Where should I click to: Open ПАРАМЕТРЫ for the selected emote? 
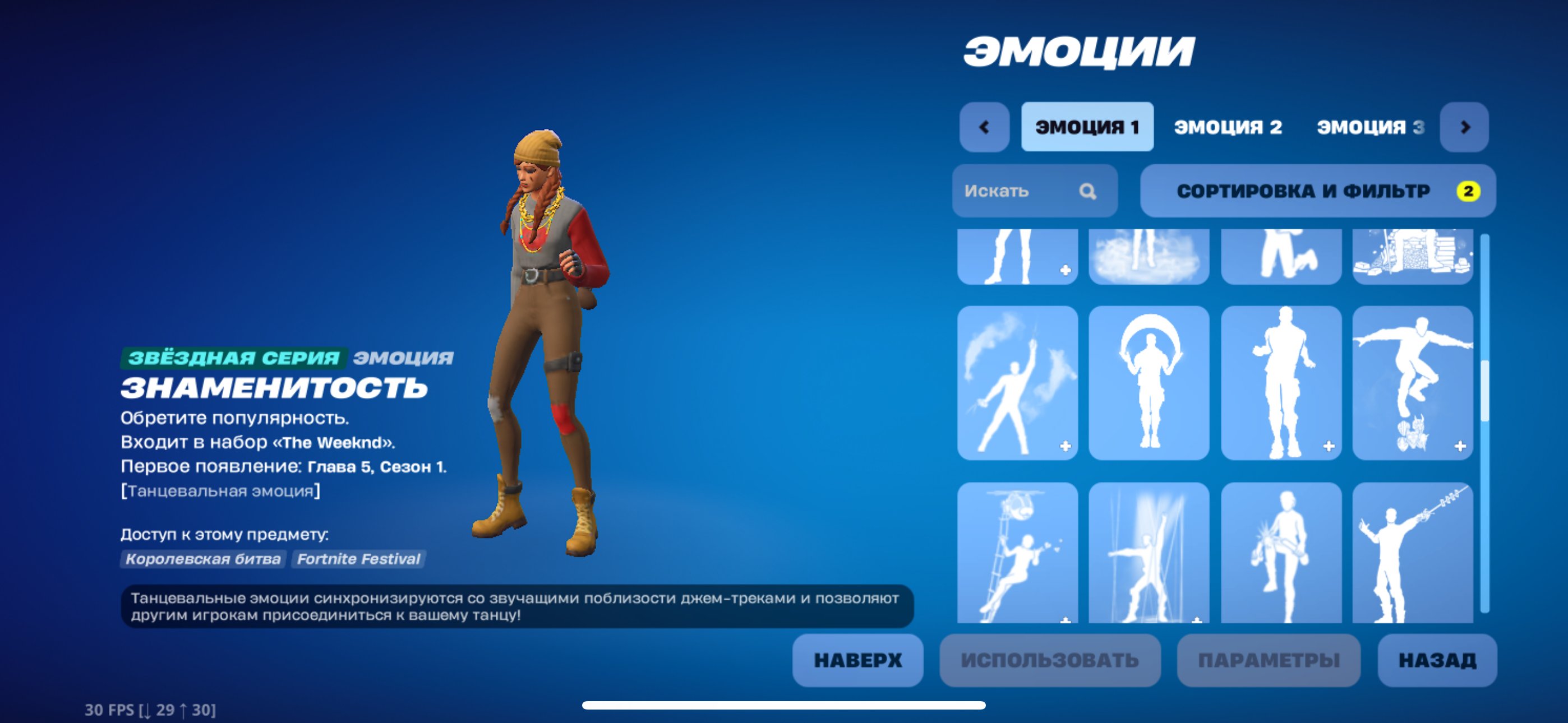pyautogui.click(x=1242, y=659)
